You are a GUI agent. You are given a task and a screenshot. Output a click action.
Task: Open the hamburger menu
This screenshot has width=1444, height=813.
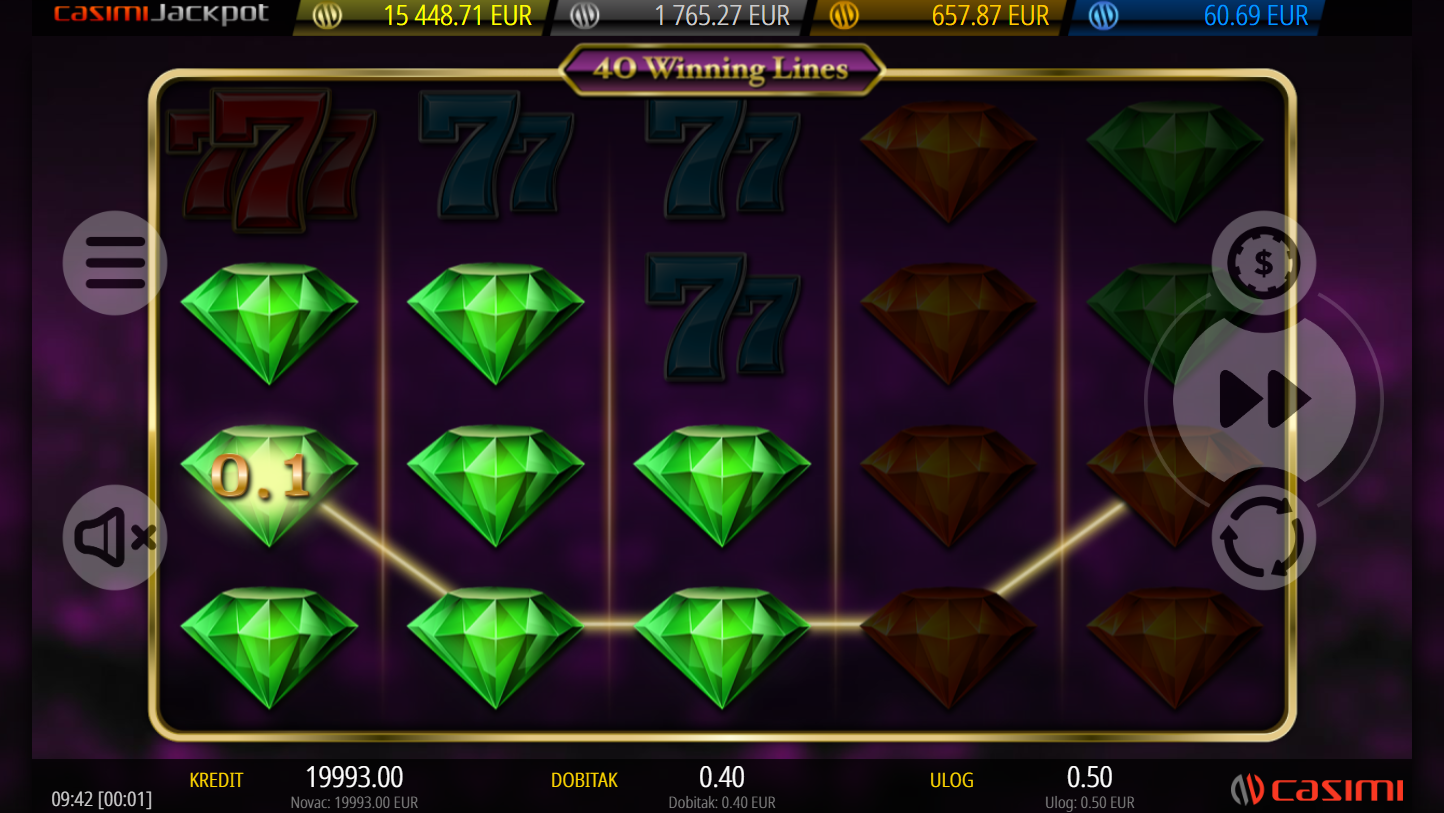(115, 263)
